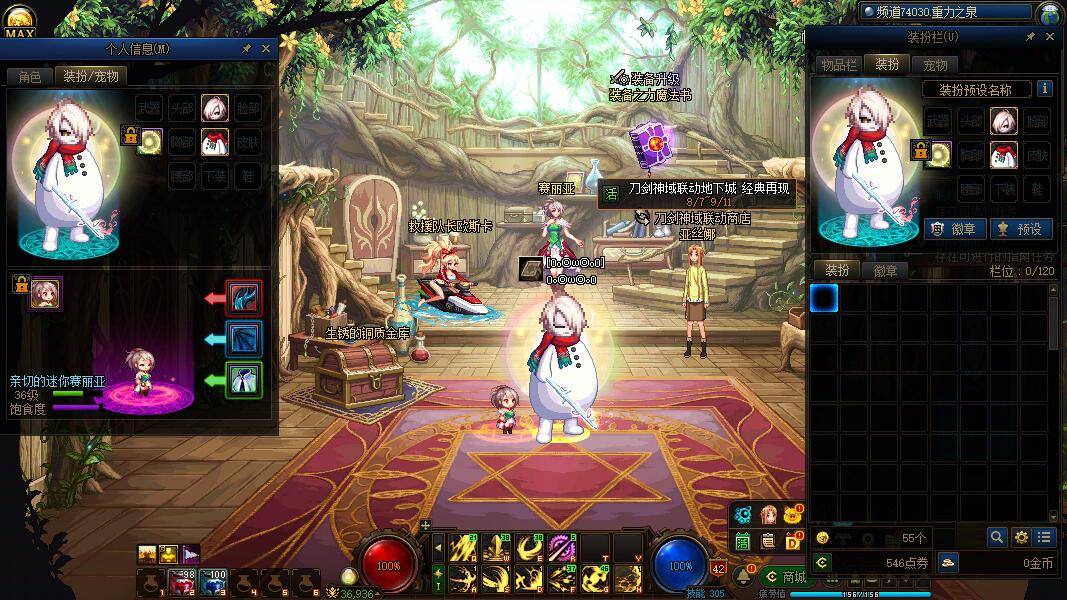Open the channel selector 频道74030 重力之泉
The width and height of the screenshot is (1067, 600).
point(946,12)
